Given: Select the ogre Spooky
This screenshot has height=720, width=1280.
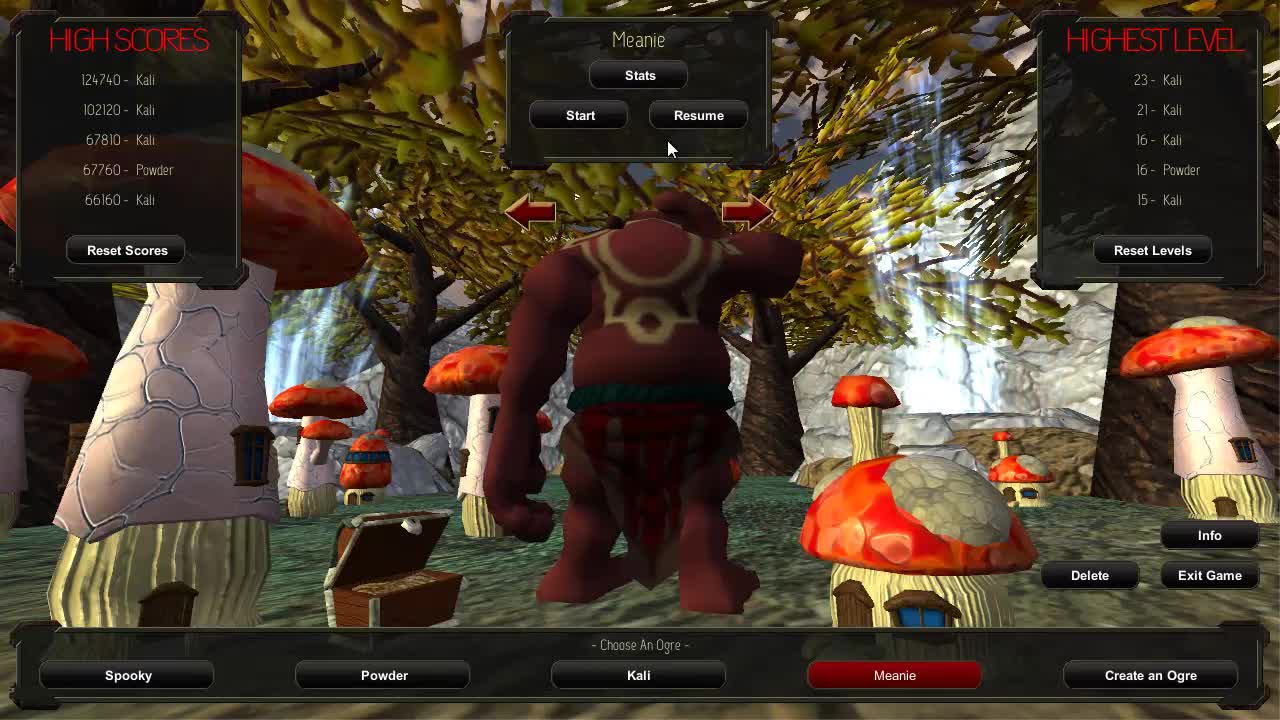Looking at the screenshot, I should click(127, 675).
